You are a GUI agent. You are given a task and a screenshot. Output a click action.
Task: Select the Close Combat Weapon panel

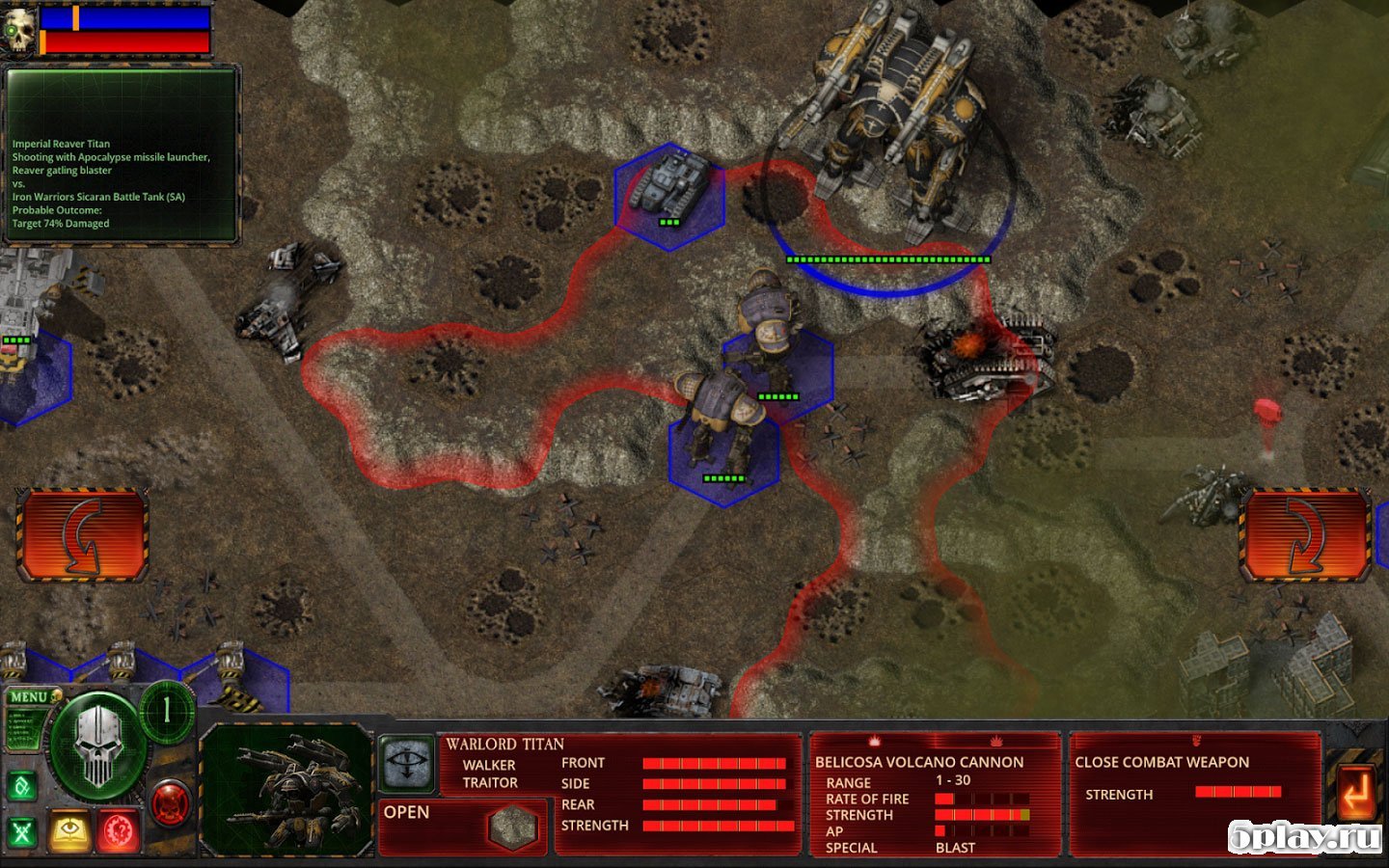(x=1193, y=795)
